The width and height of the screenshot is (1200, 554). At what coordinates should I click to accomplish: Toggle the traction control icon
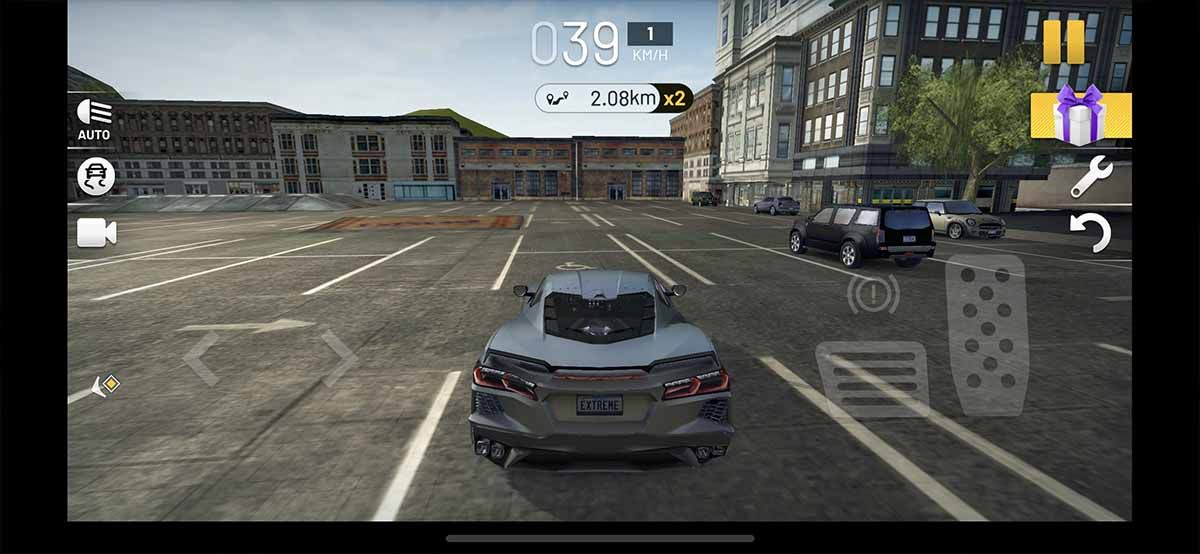pyautogui.click(x=96, y=177)
